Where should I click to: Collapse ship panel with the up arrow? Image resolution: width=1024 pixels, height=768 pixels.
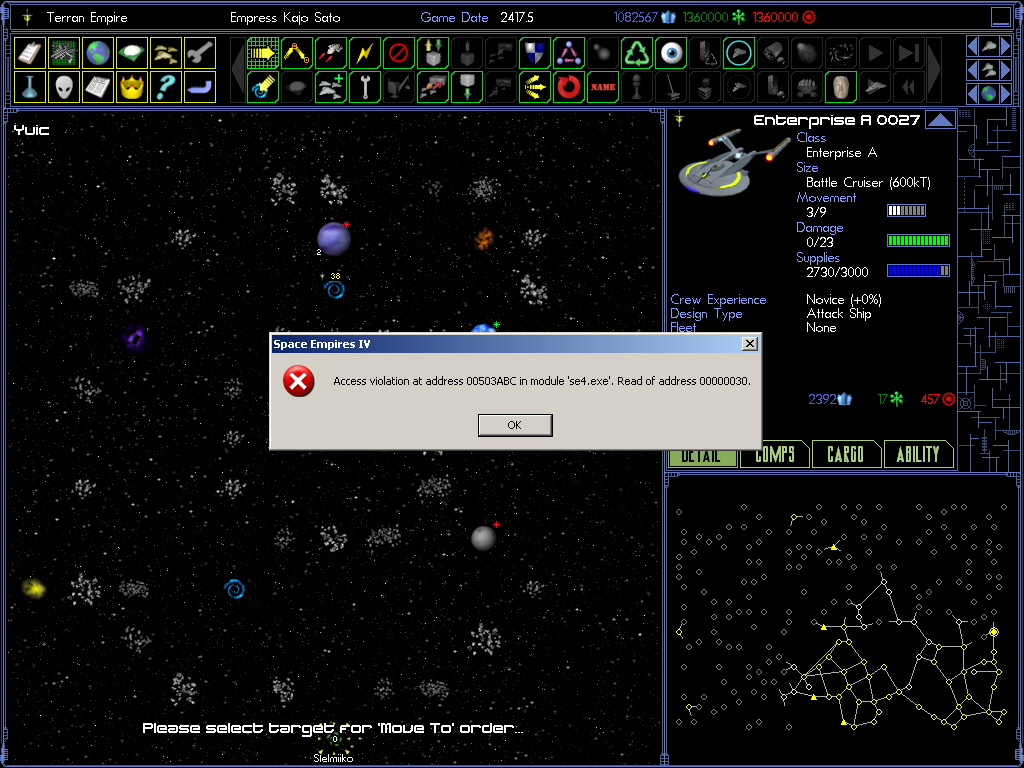939,121
